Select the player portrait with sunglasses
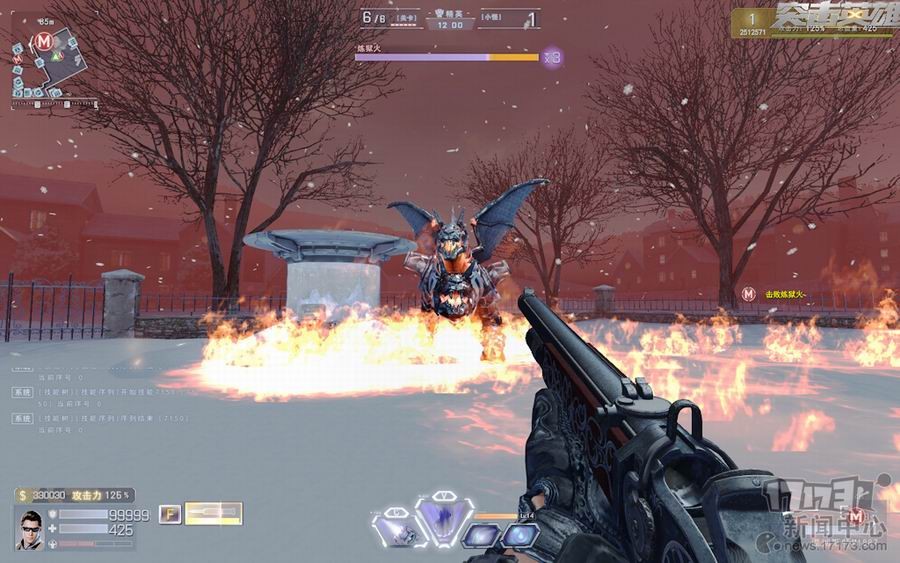Viewport: 900px width, 563px height. [31, 527]
